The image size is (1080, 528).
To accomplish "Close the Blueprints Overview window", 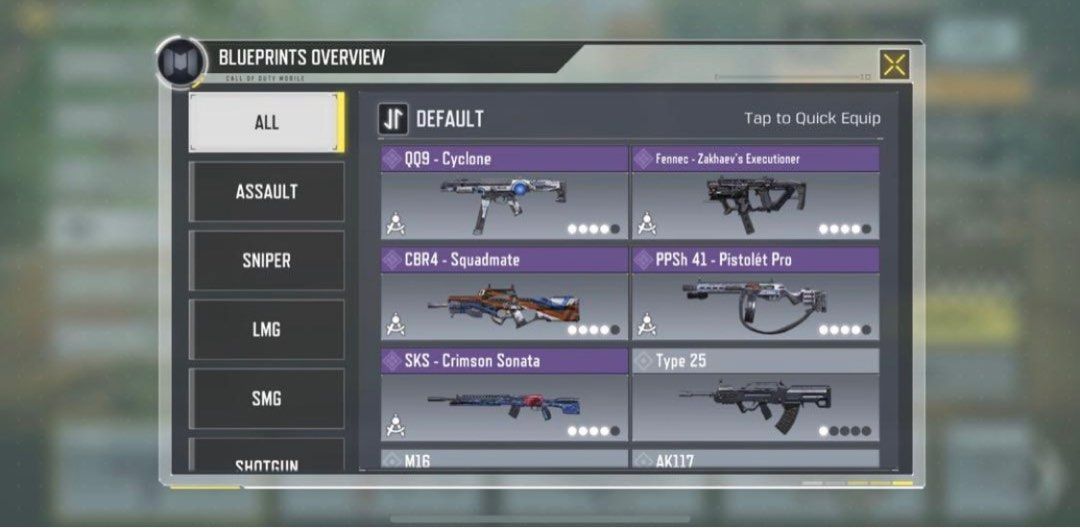I will pos(894,65).
